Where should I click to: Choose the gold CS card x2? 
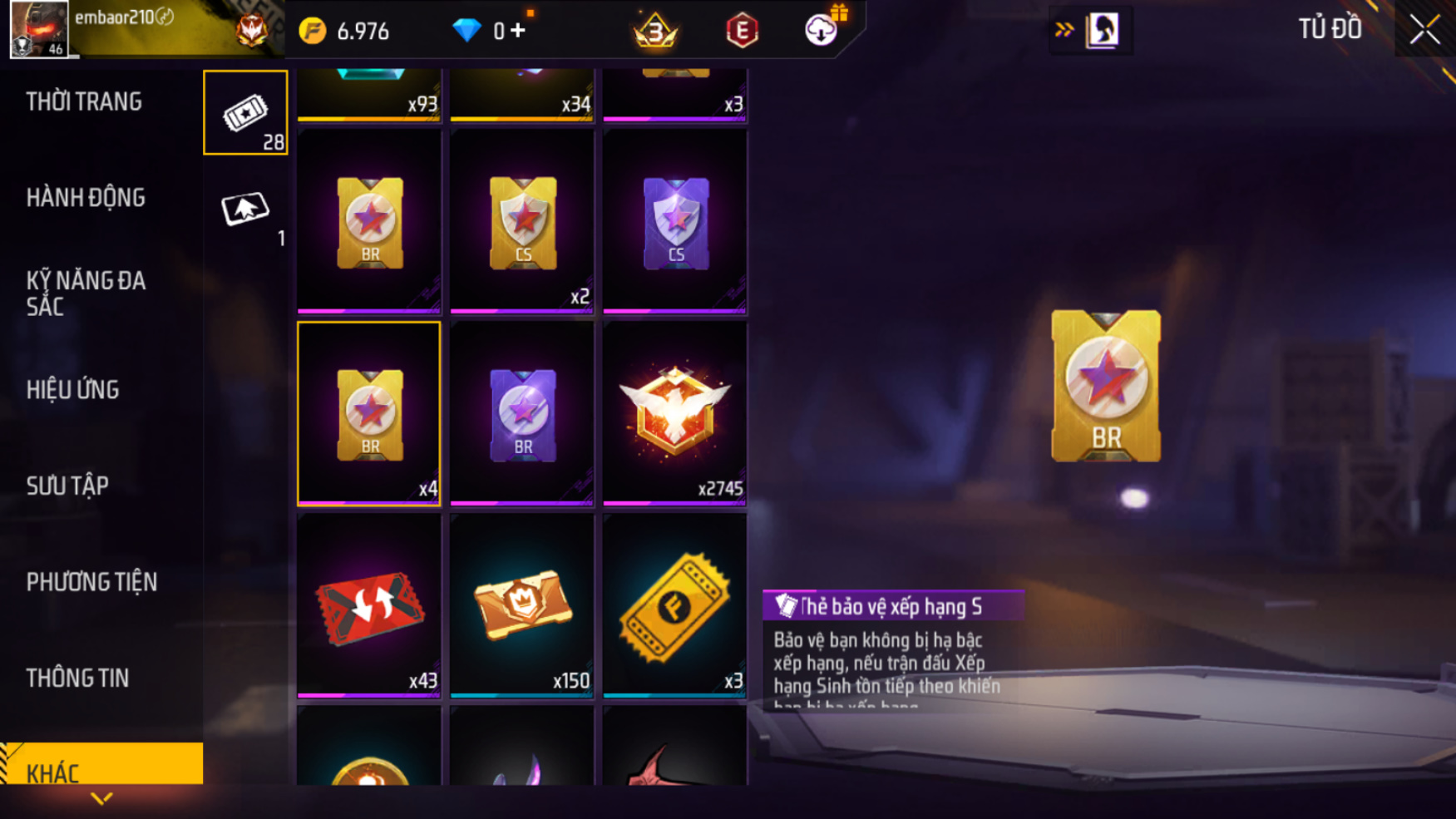tap(522, 222)
